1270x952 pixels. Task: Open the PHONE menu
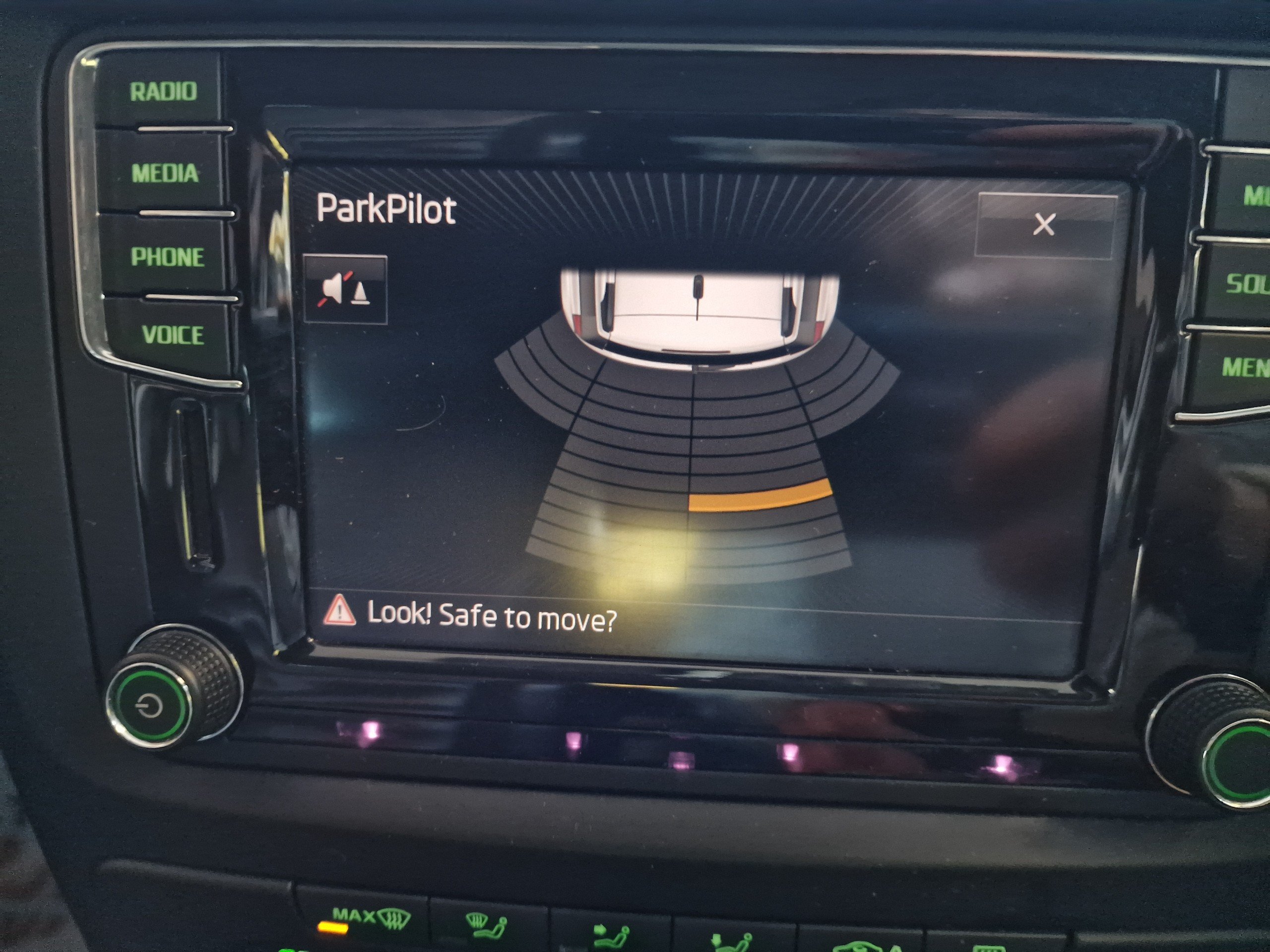point(168,257)
